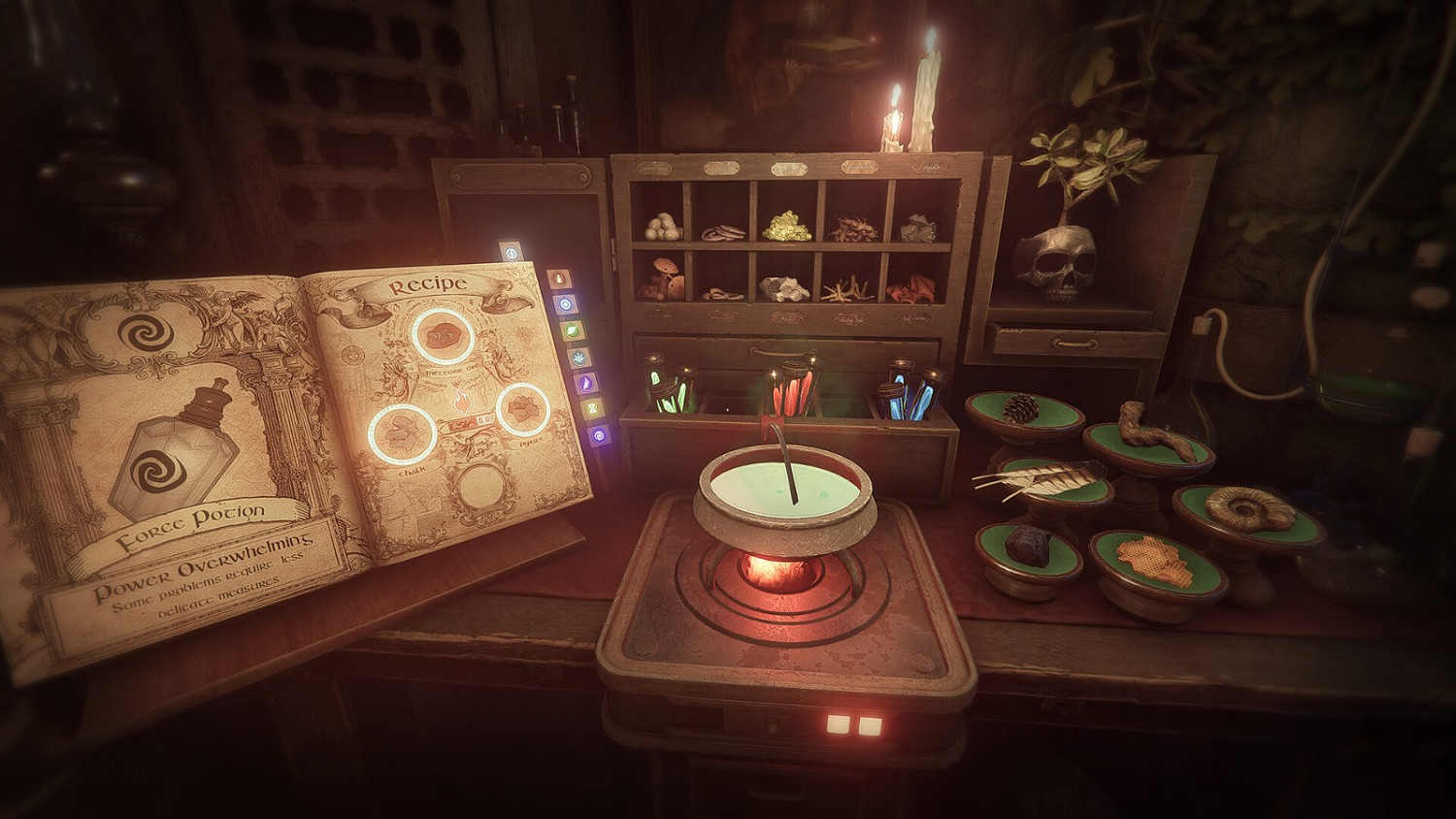Select the purple spiral element icon

click(597, 434)
